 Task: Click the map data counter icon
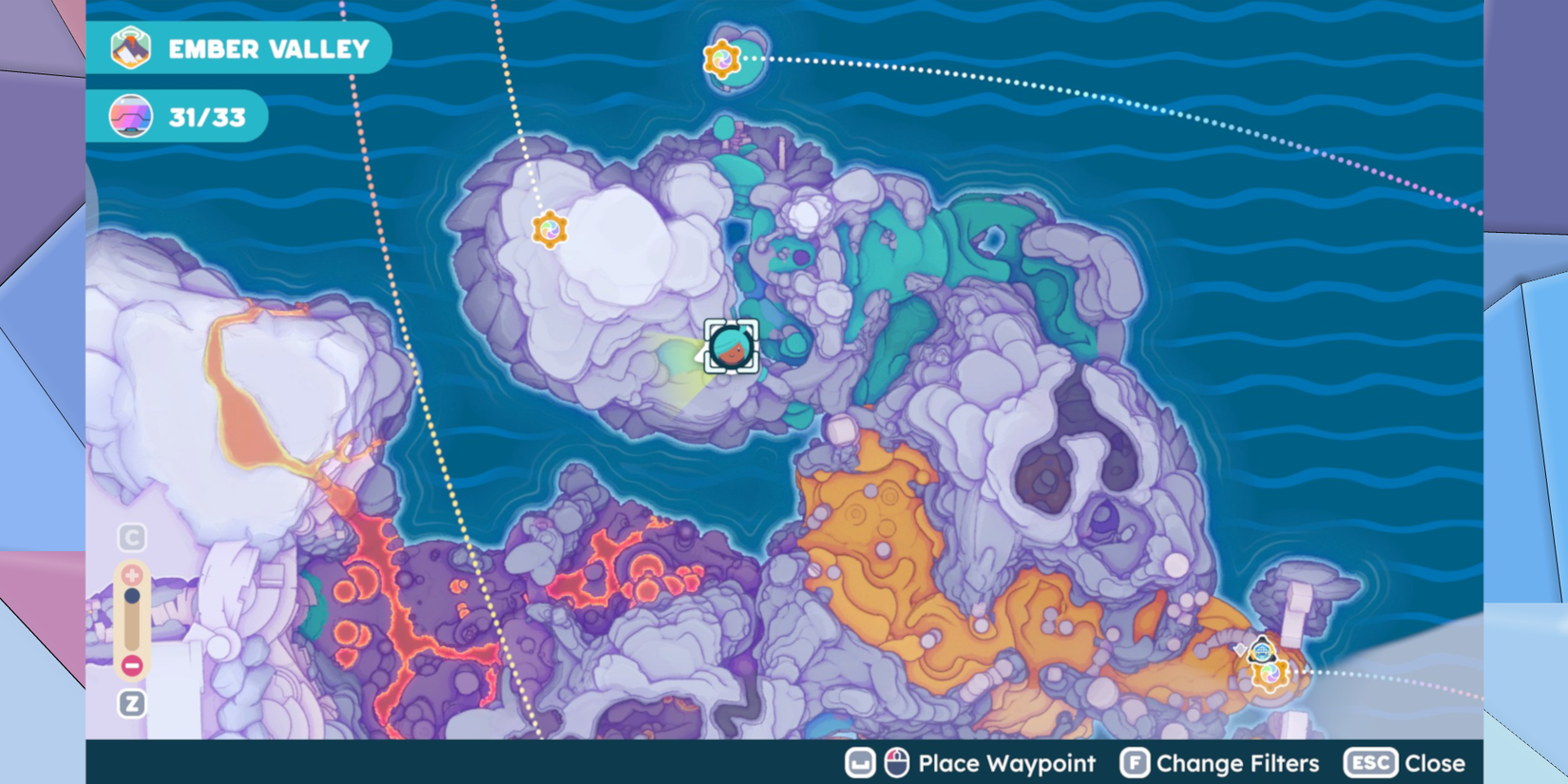tap(132, 118)
